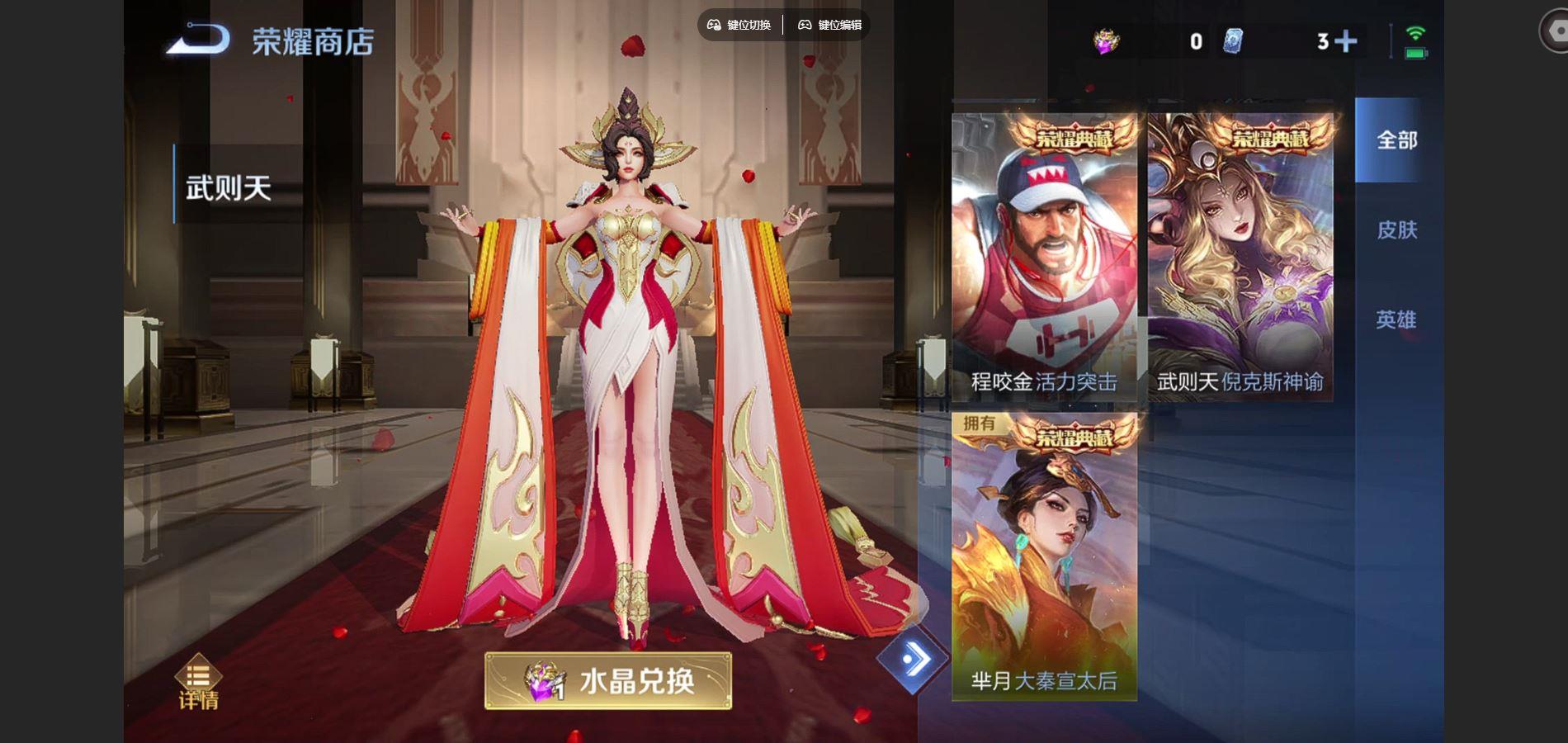Collapse the skin list with the blue diamond arrow
This screenshot has height=743, width=1568.
tap(912, 660)
